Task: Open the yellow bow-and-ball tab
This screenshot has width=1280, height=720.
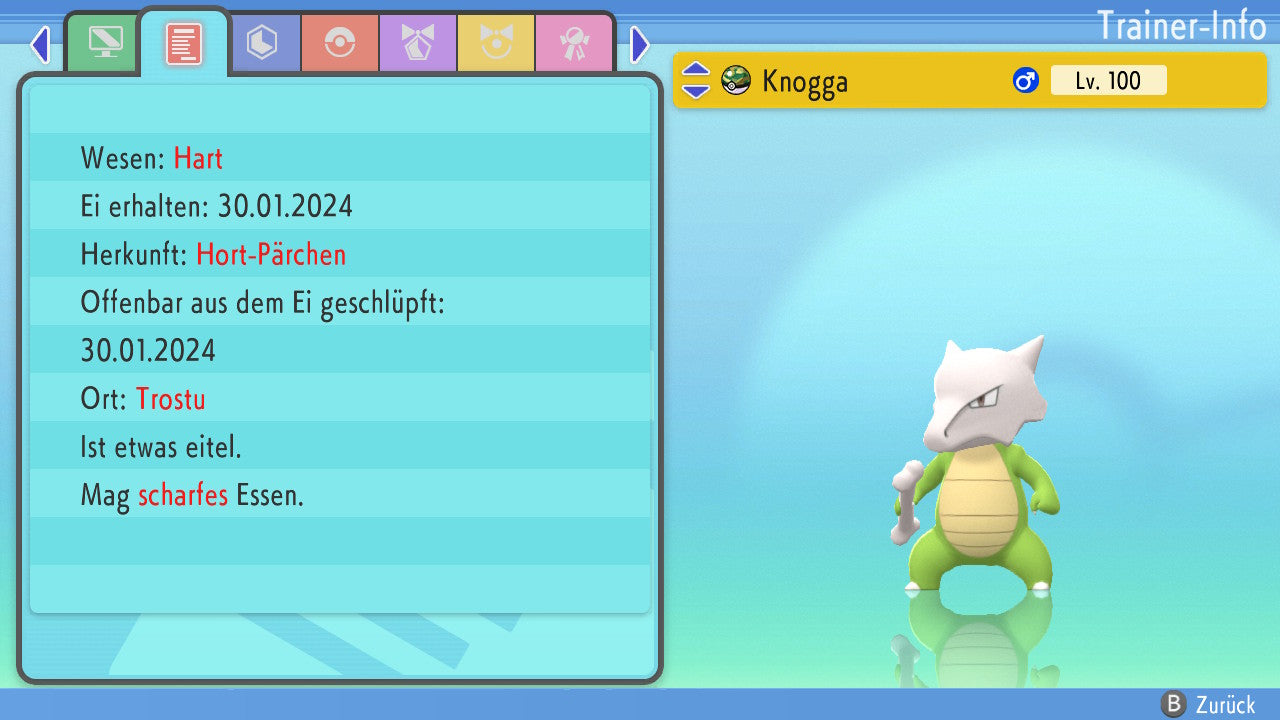Action: (x=496, y=43)
